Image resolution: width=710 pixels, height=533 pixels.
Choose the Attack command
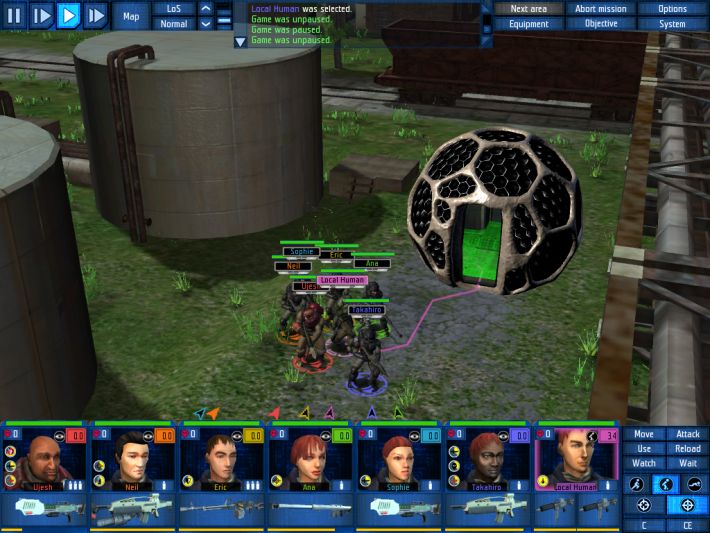(688, 434)
